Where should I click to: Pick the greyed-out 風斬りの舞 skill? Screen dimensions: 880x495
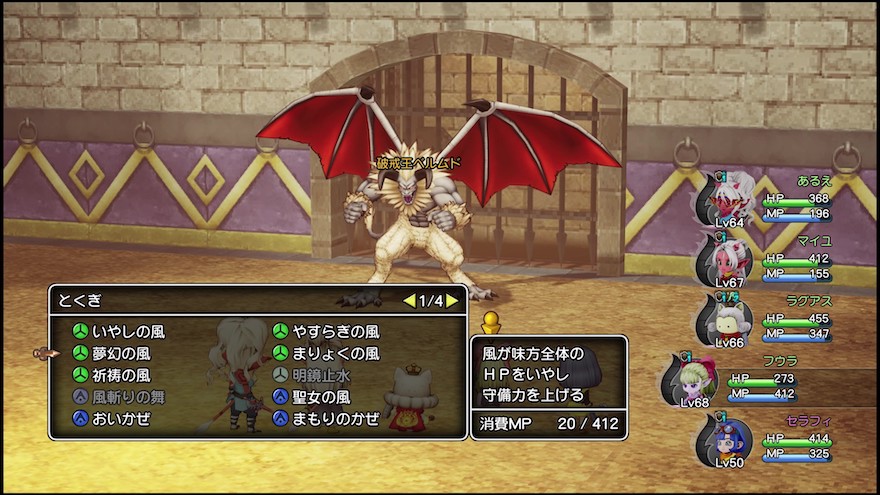click(128, 397)
